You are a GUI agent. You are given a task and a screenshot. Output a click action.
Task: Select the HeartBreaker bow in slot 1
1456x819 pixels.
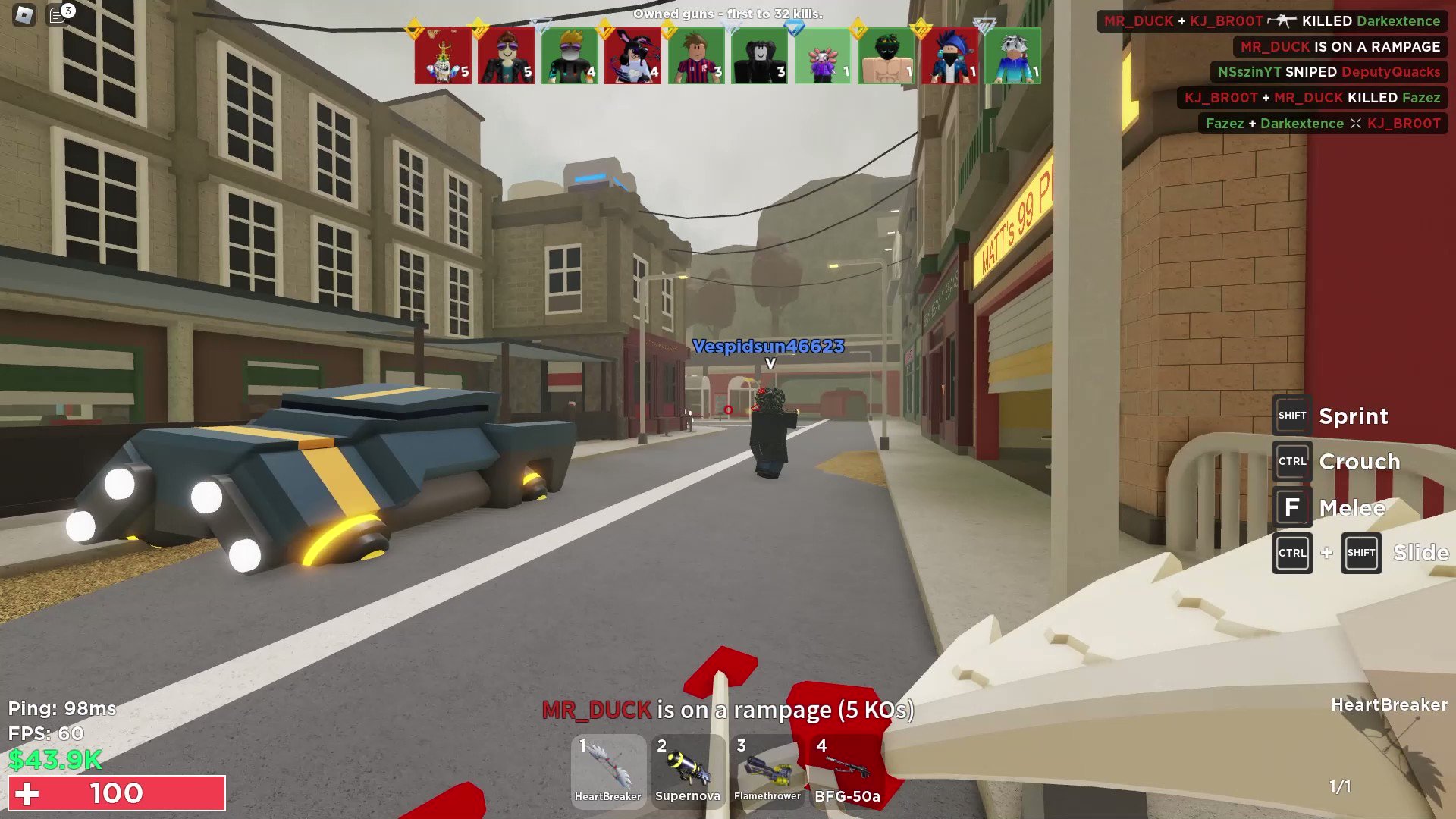607,770
